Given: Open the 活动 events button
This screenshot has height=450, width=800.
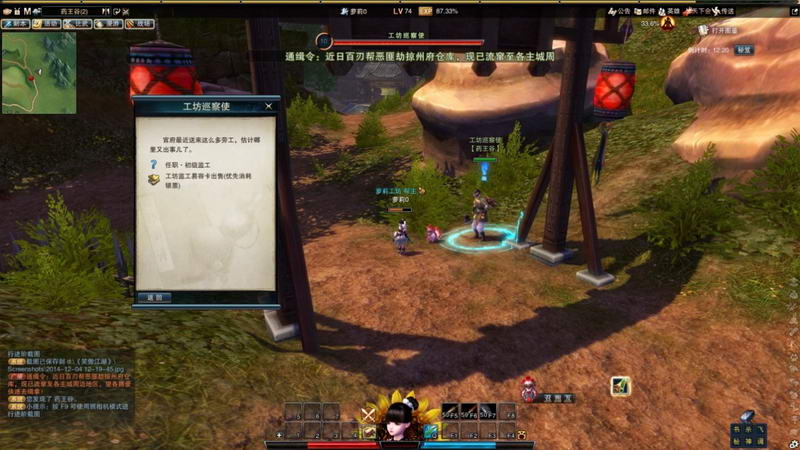Looking at the screenshot, I should point(47,22).
